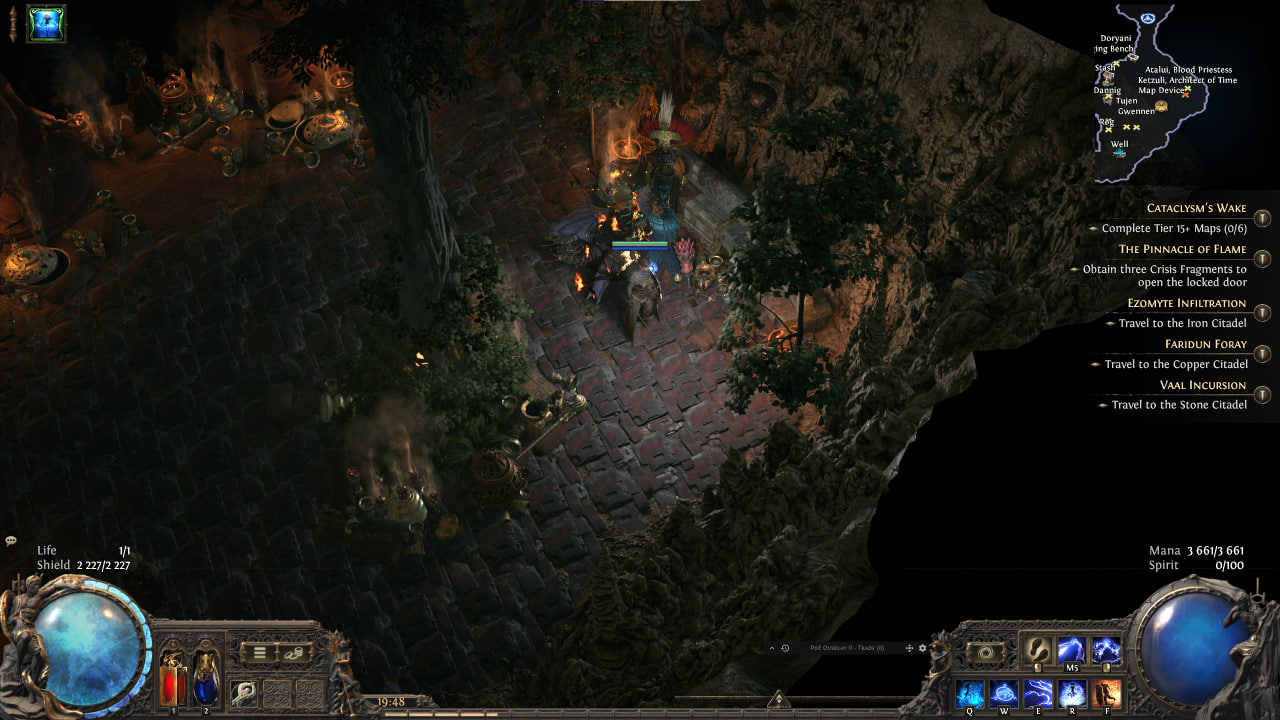Toggle tracking for Ezomyte Infiltration quest
The height and width of the screenshot is (720, 1280).
(1262, 313)
